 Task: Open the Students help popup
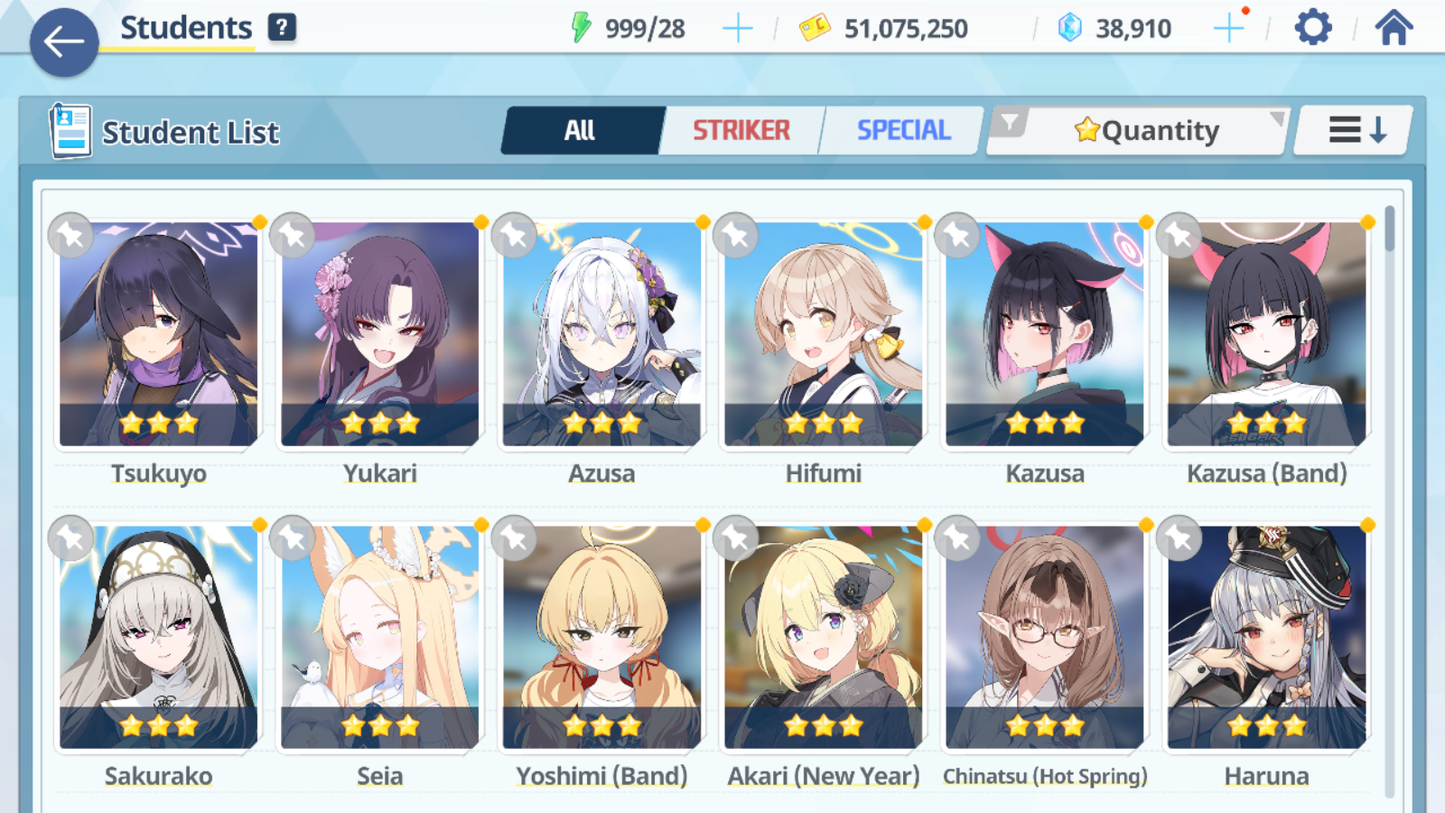click(281, 27)
